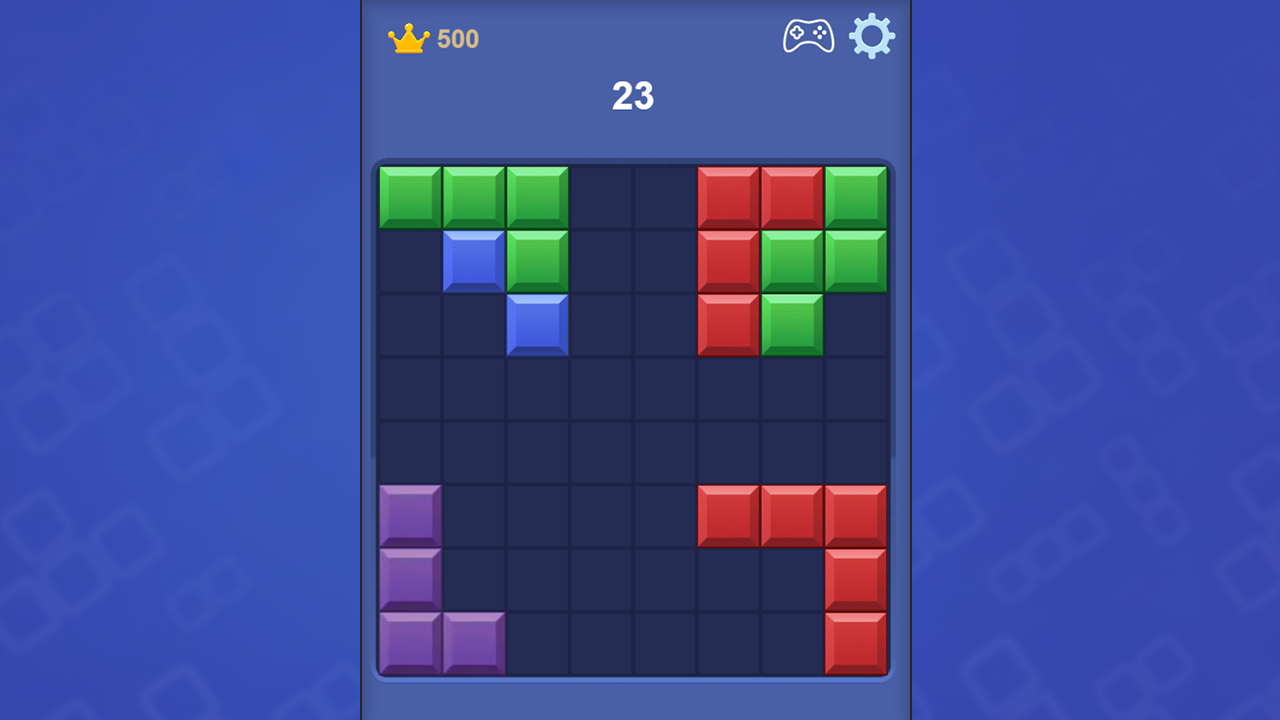Click the middle red block of the horizontal row

tap(792, 514)
